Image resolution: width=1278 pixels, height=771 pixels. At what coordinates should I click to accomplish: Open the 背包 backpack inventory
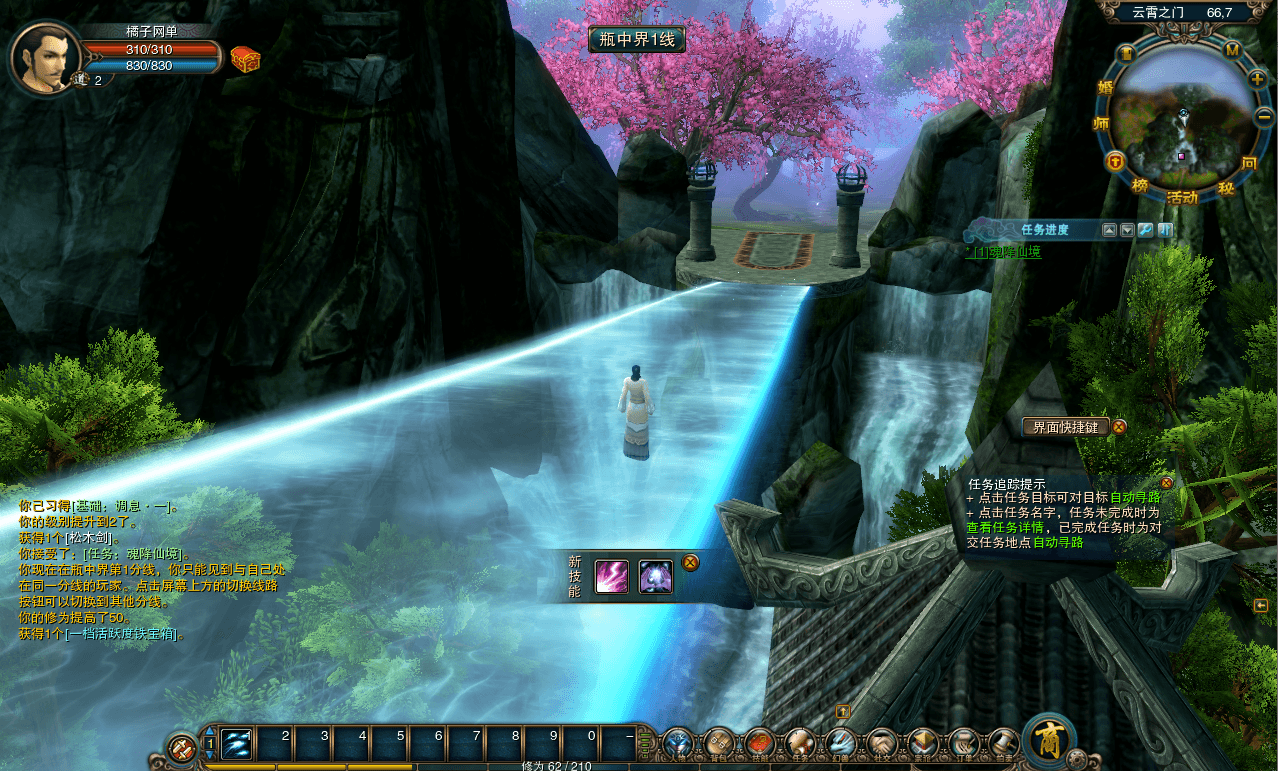pos(719,744)
